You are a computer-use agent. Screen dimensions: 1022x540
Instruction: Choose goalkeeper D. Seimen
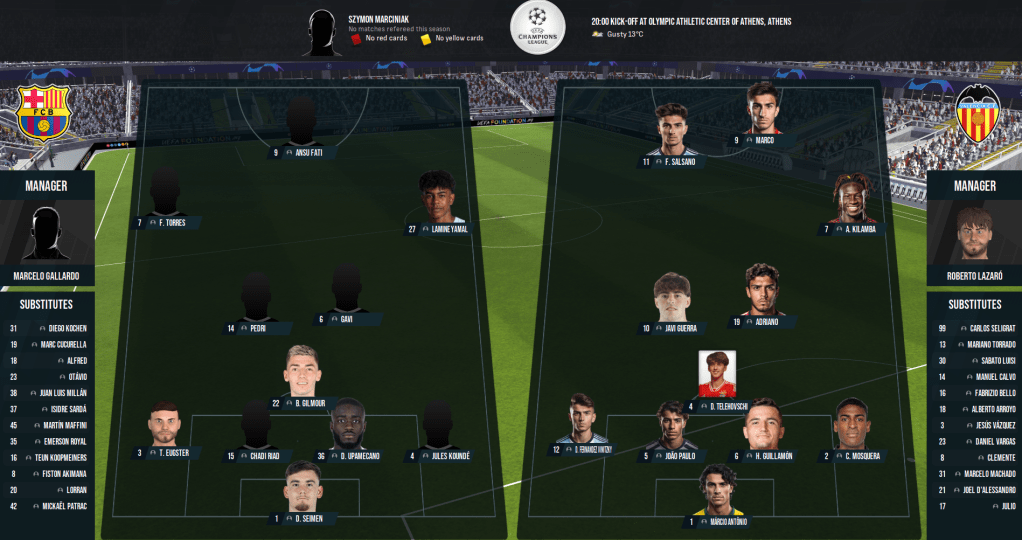303,489
